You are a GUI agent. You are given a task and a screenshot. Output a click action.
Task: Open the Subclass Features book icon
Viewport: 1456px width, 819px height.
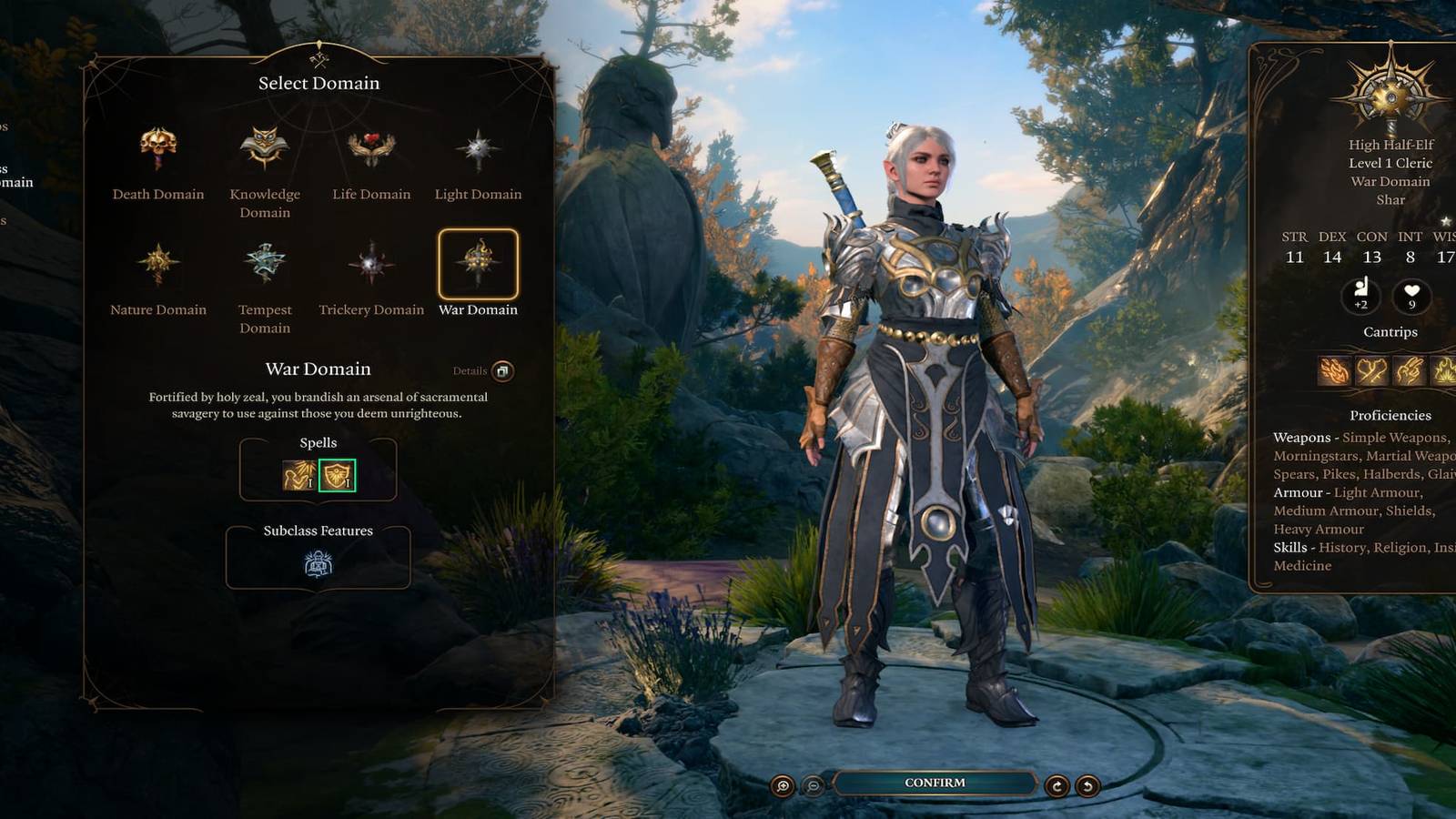click(318, 562)
